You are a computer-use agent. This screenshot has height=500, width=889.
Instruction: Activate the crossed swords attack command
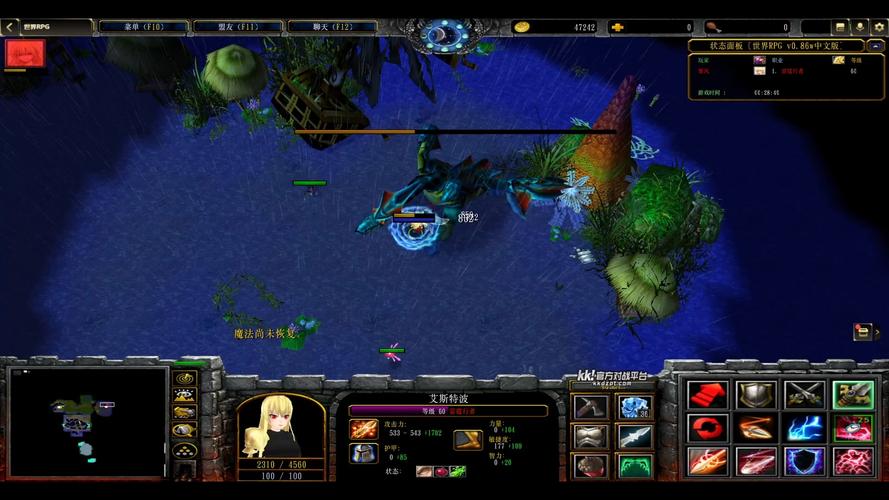pos(804,395)
